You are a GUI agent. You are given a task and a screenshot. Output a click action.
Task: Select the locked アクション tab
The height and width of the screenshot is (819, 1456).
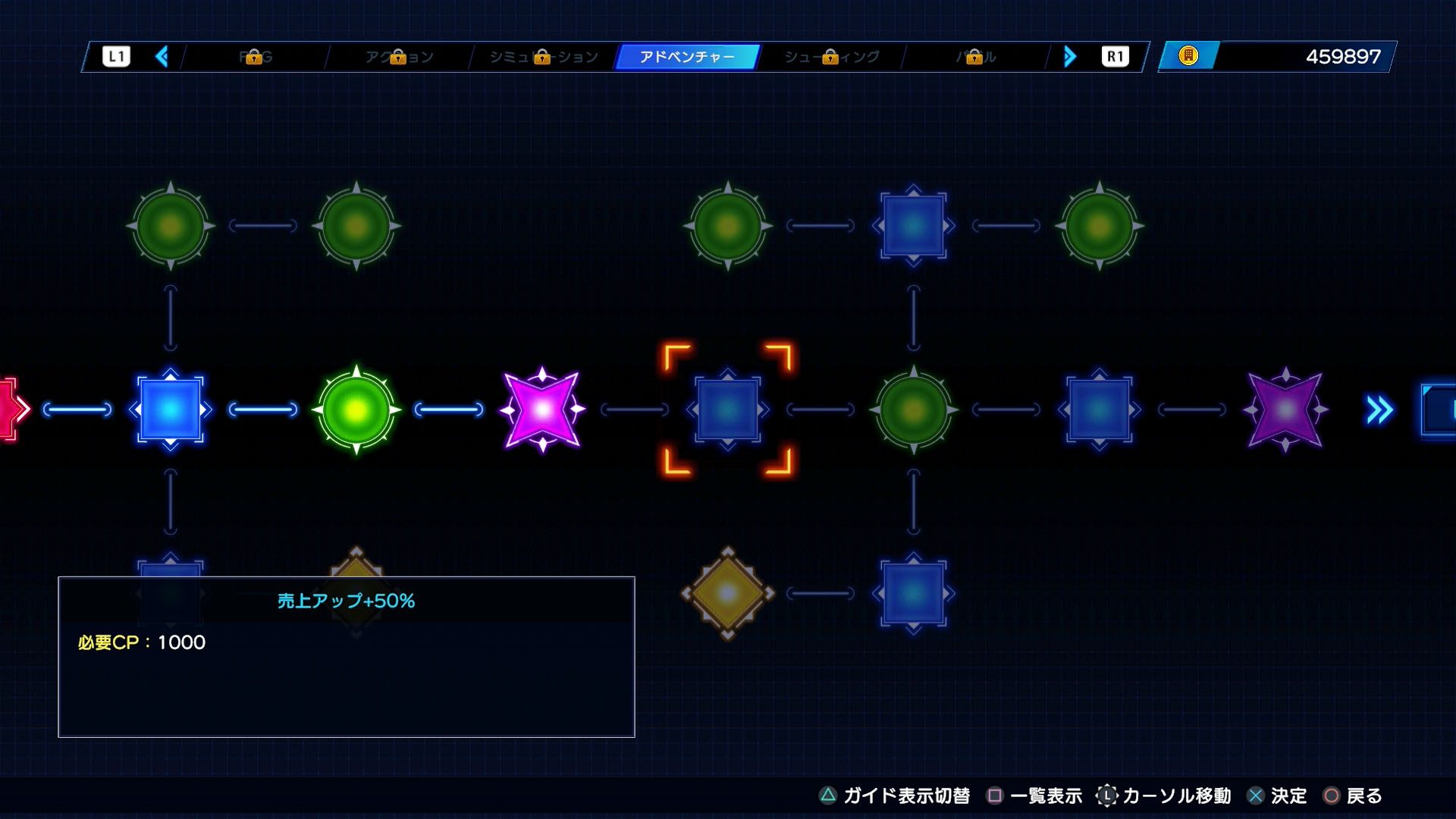pyautogui.click(x=399, y=57)
